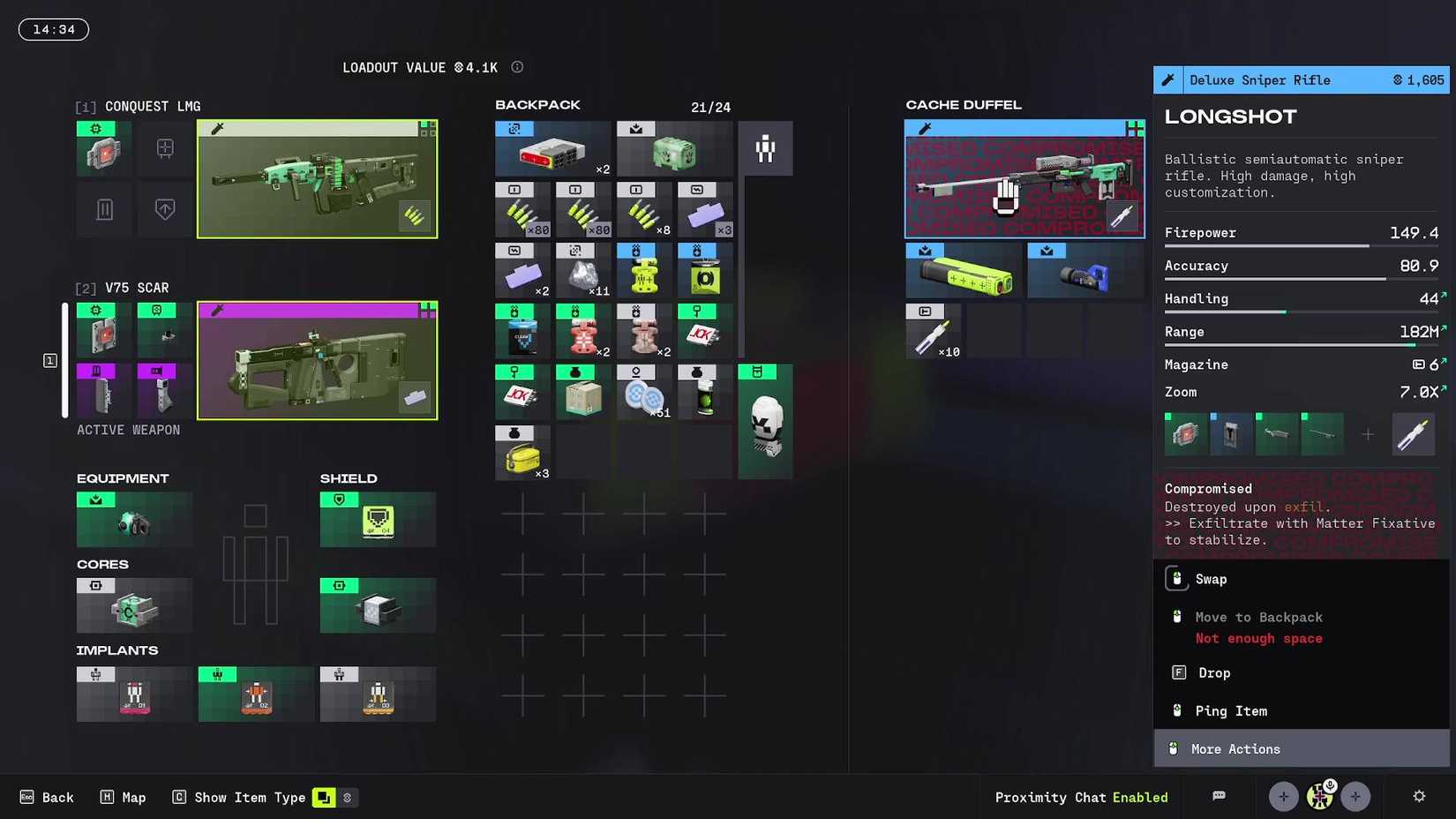Click the sniper cleaning kit in the Zoom row

(x=1414, y=434)
